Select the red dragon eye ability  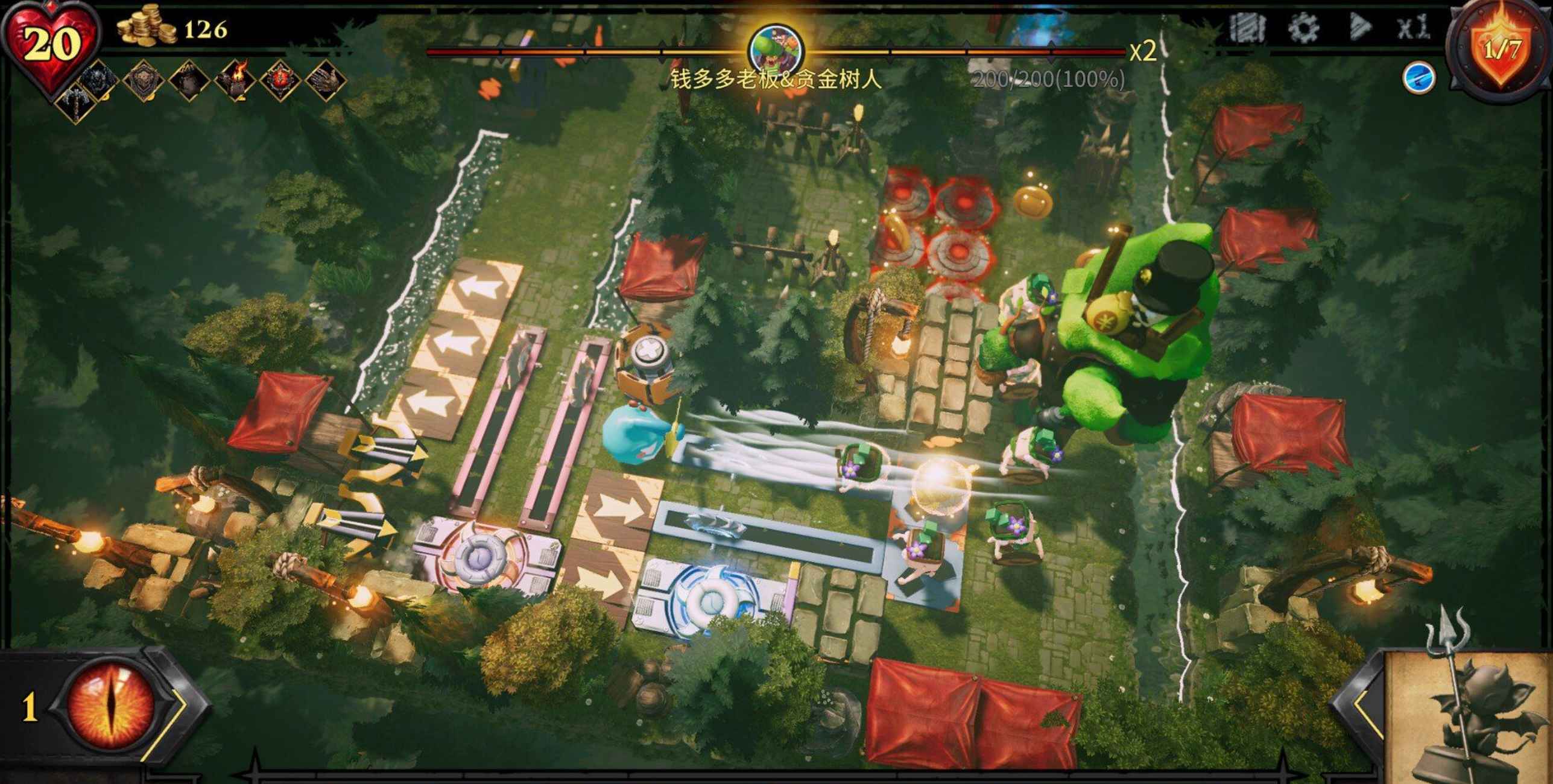point(112,707)
